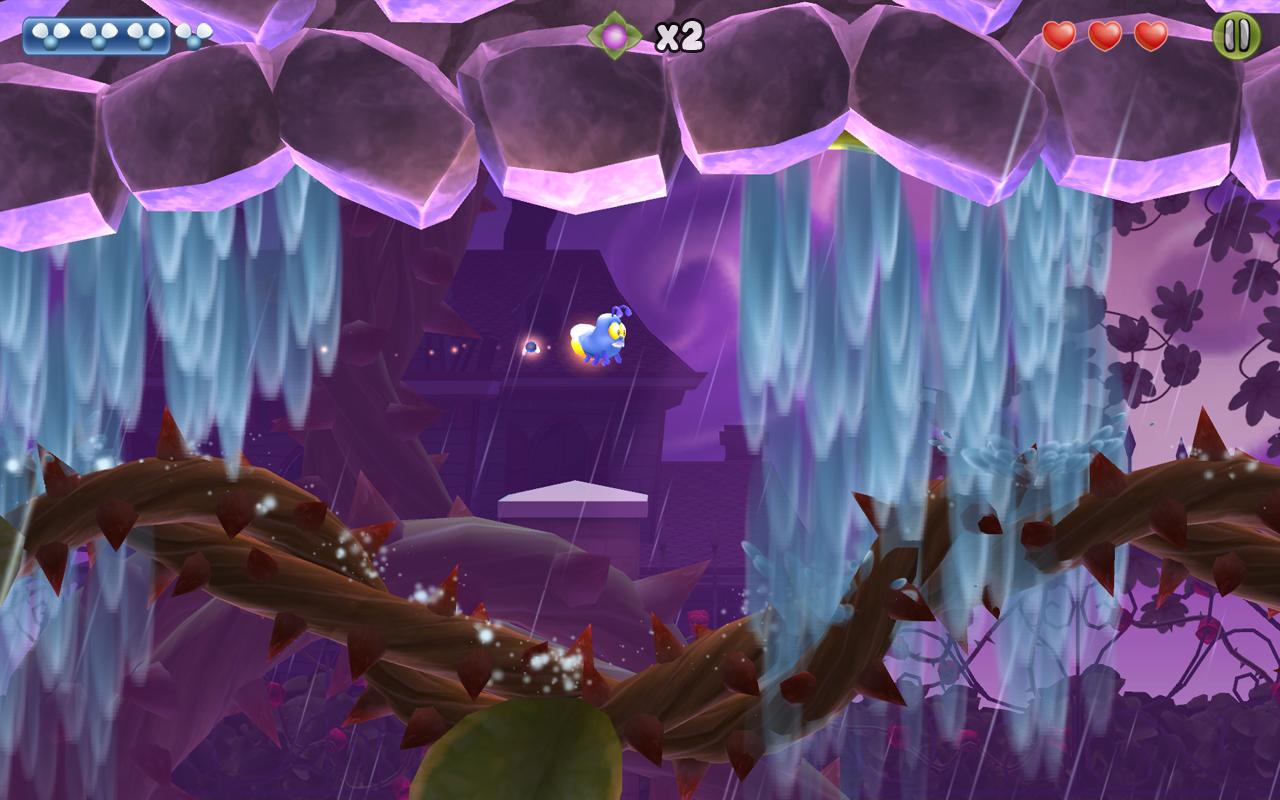The height and width of the screenshot is (800, 1280).
Task: Click the blue firefly counter panel
Action: click(x=97, y=36)
